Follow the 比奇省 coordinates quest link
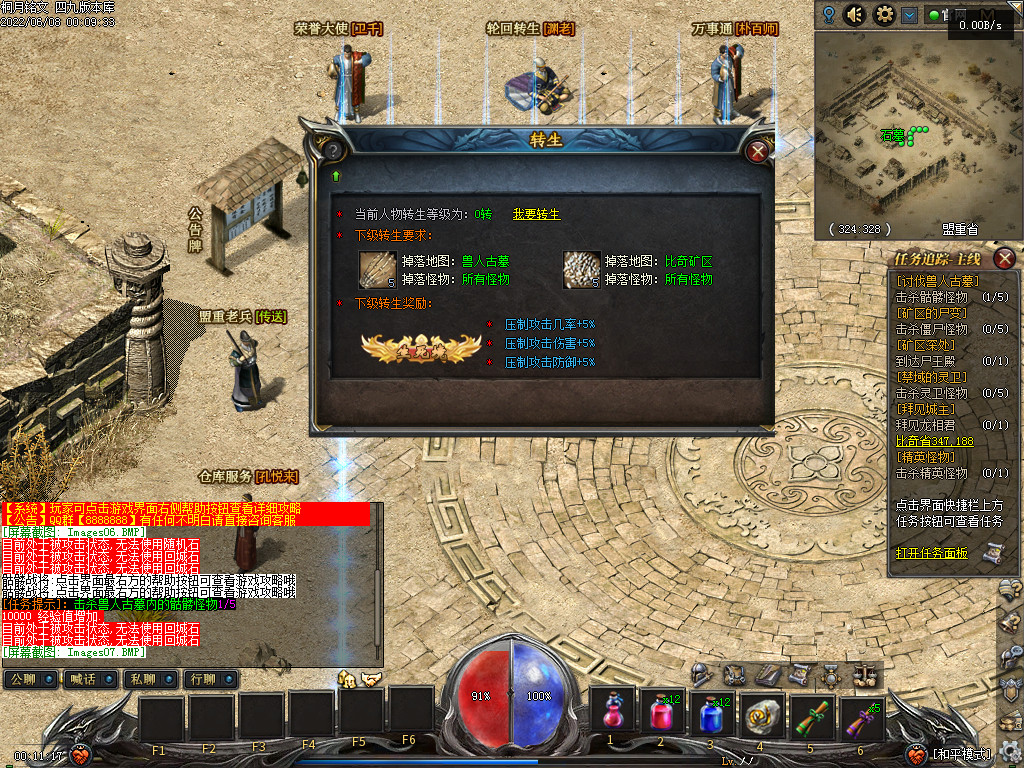The width and height of the screenshot is (1024, 768). pos(934,441)
